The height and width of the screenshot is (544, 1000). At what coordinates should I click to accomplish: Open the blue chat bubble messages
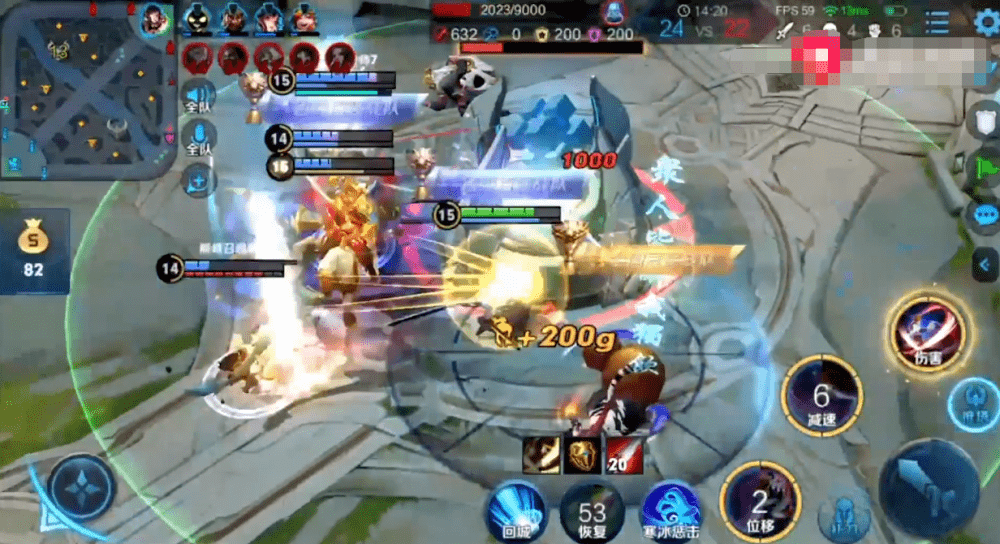tap(984, 214)
